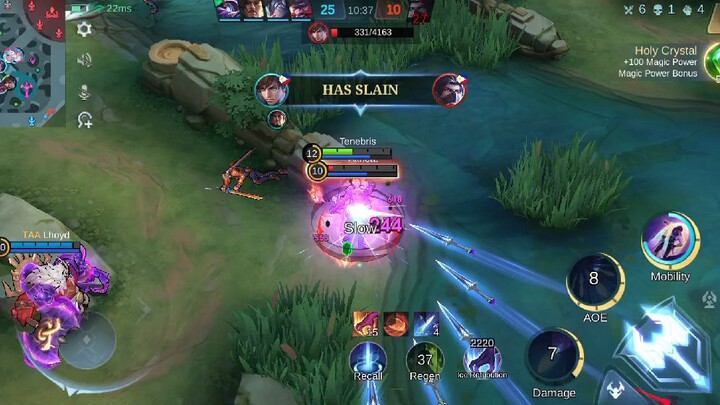Select the blue swords buff icon
This screenshot has height=405, width=720.
425,323
